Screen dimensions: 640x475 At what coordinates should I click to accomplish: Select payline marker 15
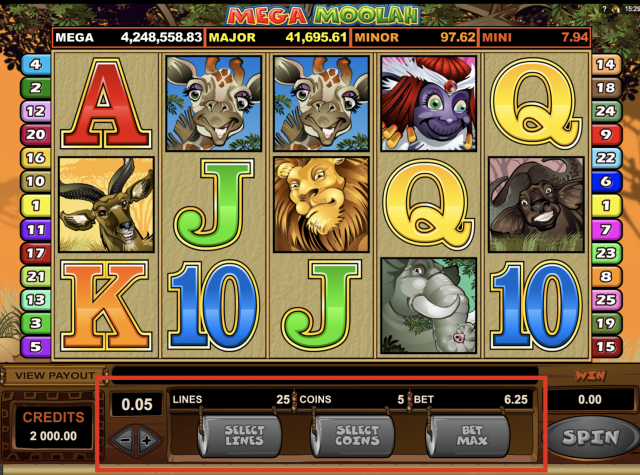(x=605, y=346)
